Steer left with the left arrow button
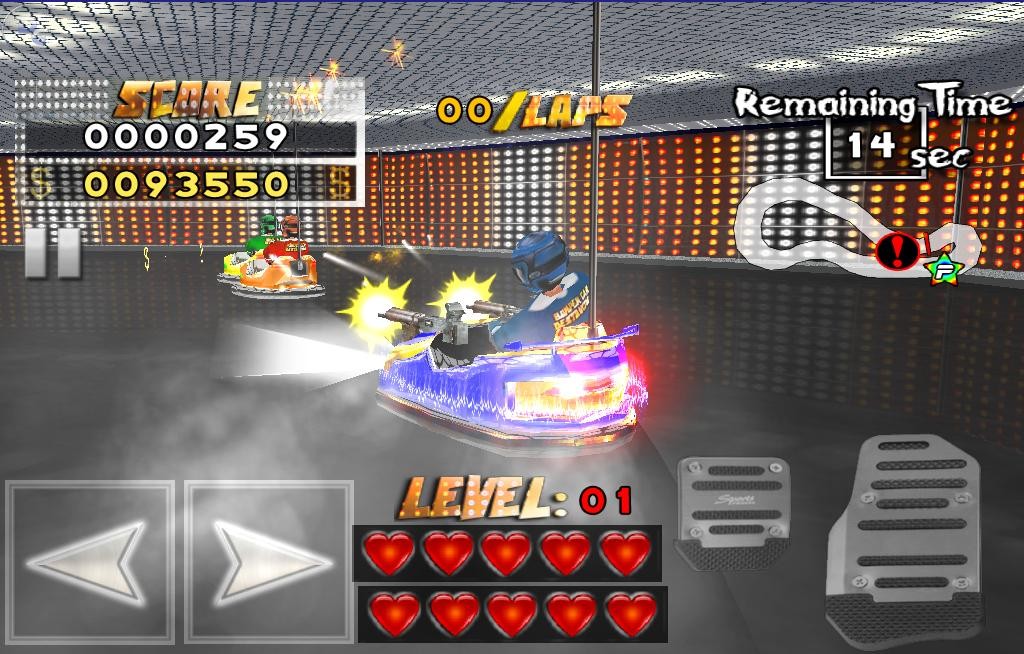1024x654 pixels. 90,561
